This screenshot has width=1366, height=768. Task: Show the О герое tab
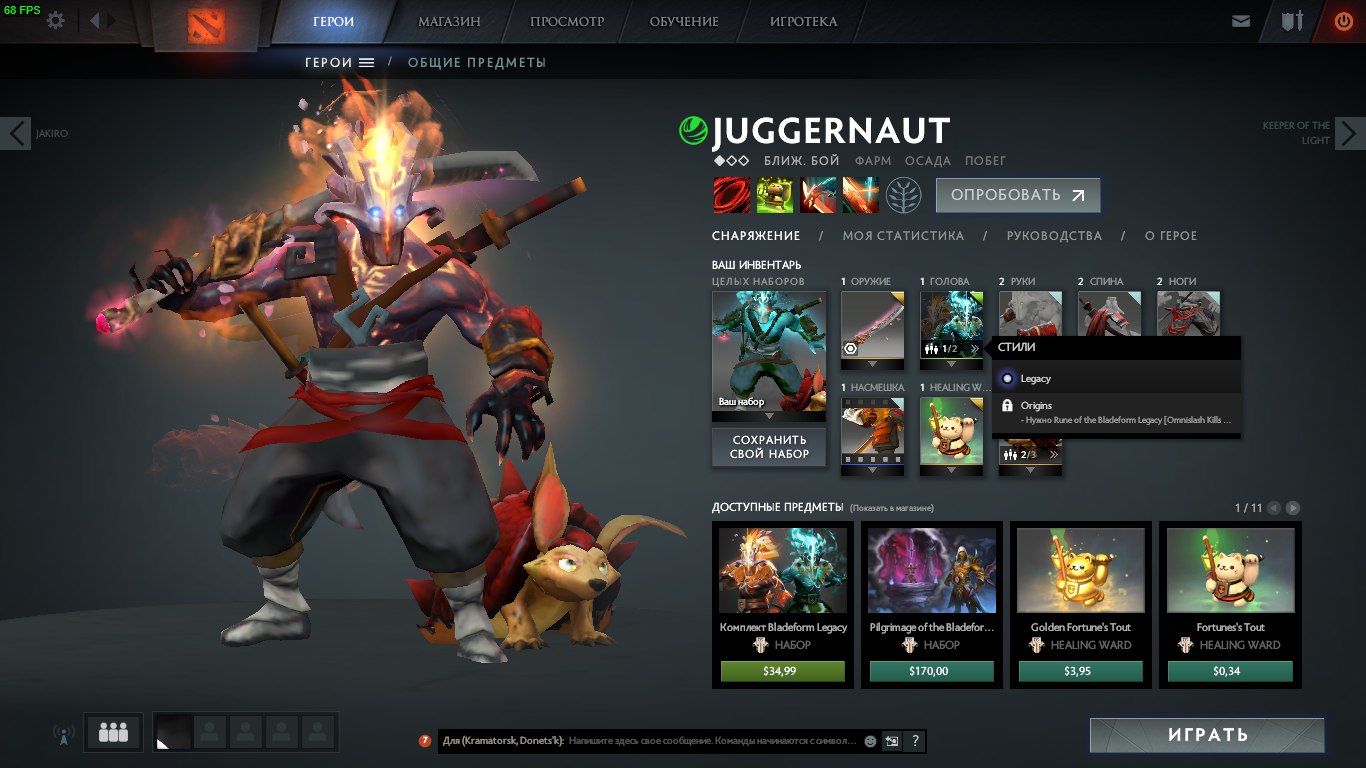coord(1170,236)
